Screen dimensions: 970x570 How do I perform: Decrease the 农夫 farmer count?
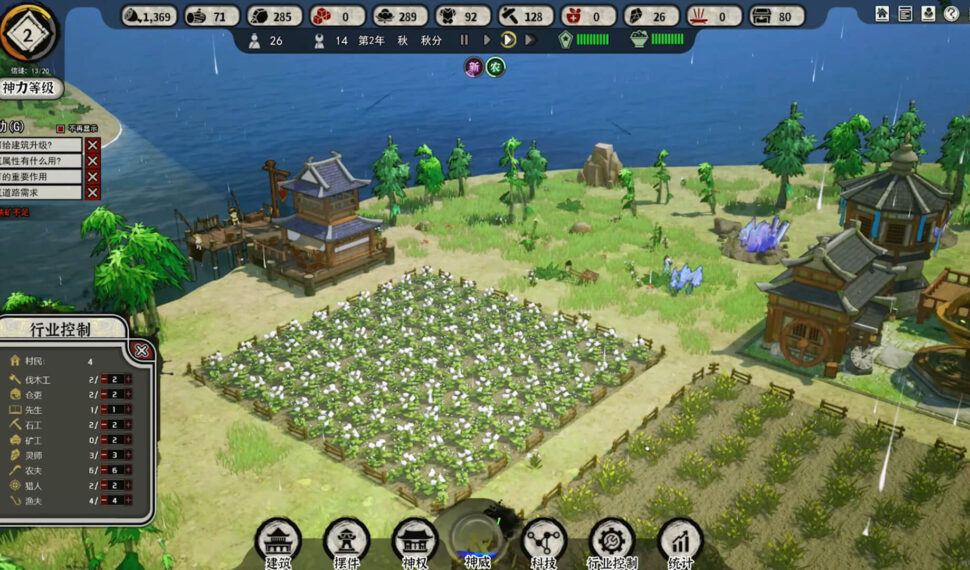pos(102,470)
